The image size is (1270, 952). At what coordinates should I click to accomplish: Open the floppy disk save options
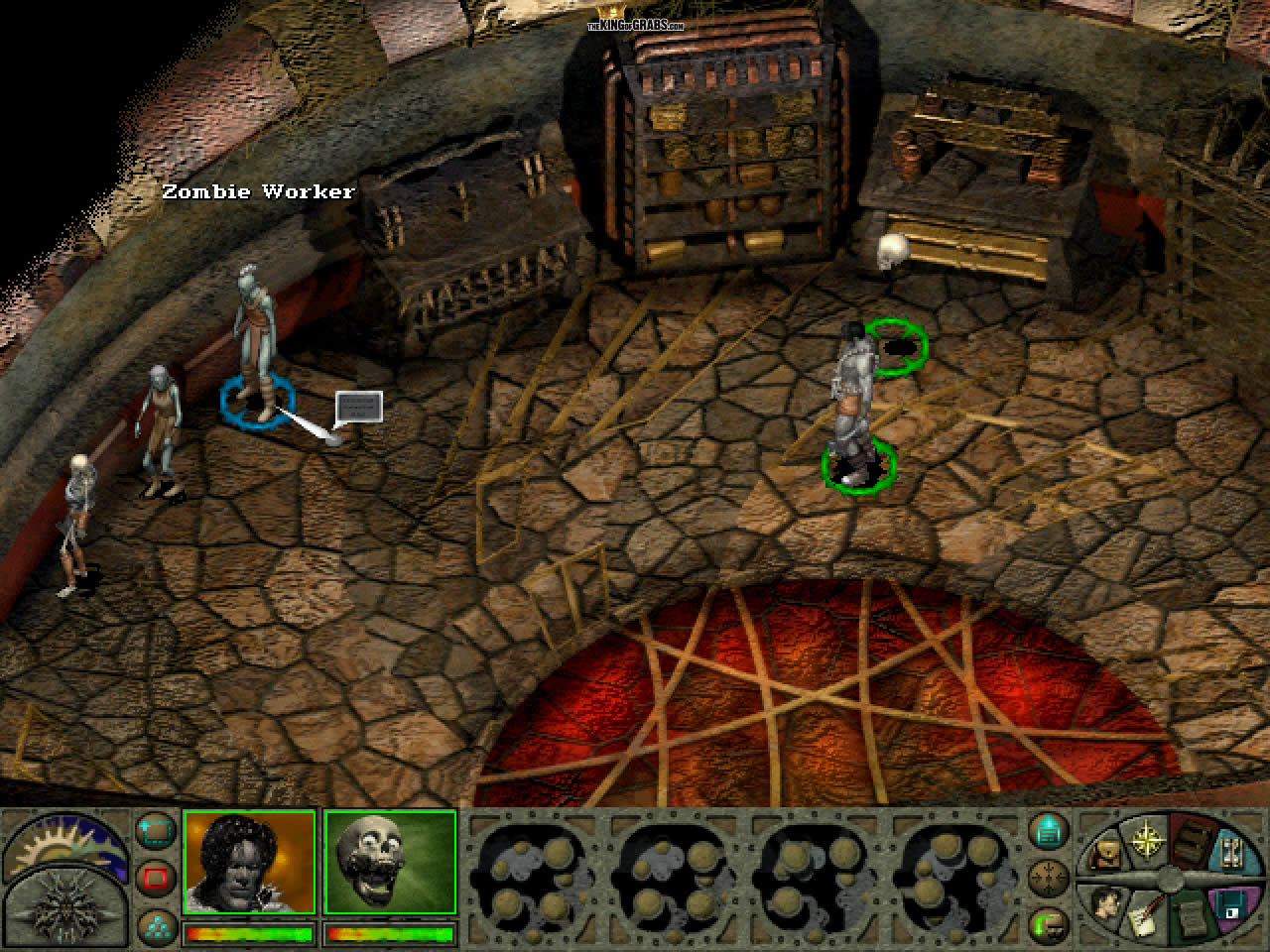(x=1231, y=904)
